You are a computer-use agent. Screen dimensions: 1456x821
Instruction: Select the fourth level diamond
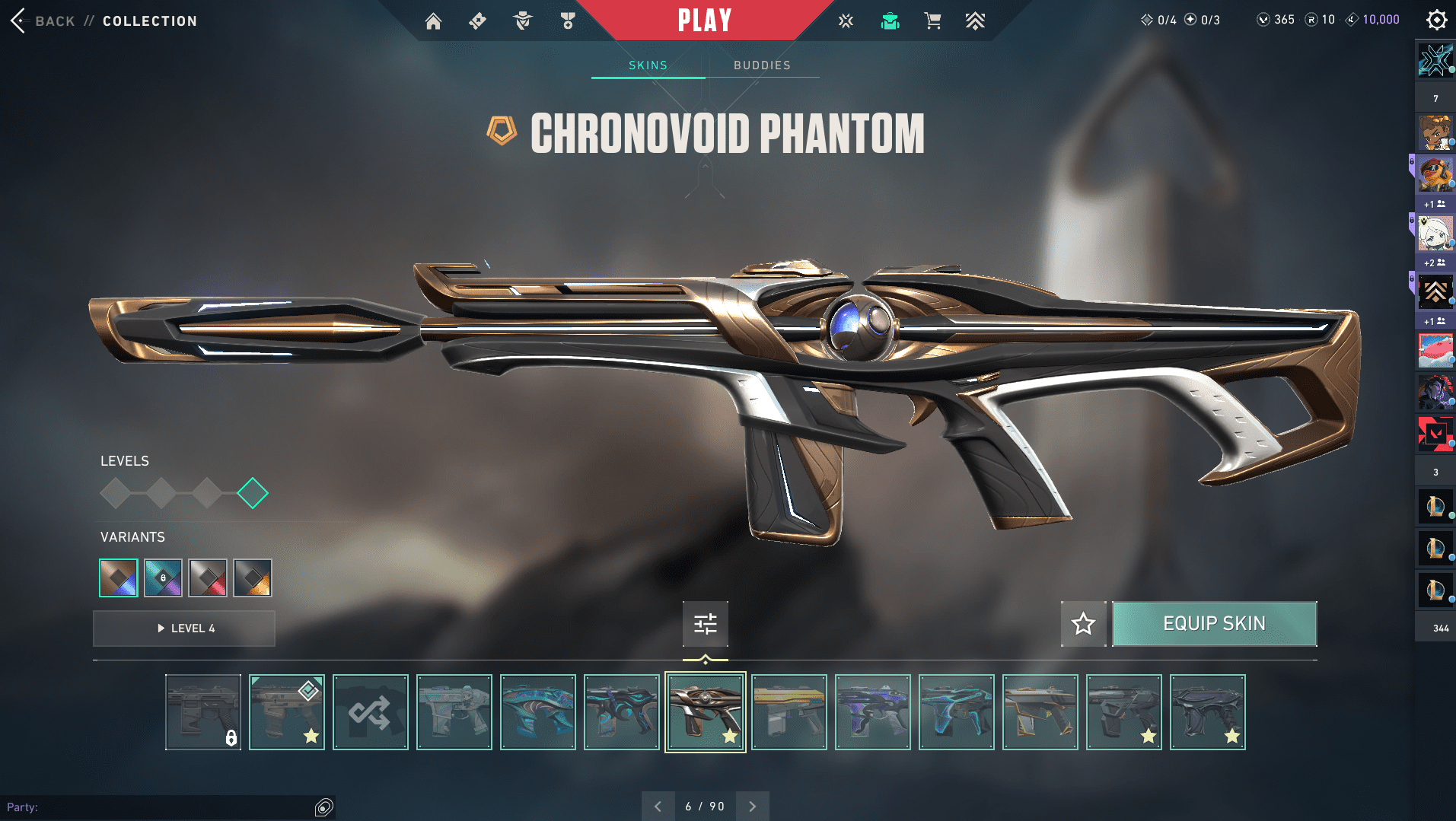[253, 493]
